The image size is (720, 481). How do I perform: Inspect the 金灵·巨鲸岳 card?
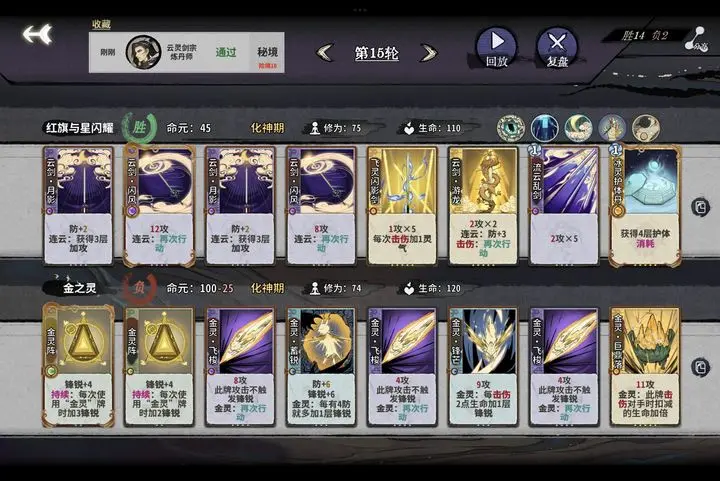tap(645, 365)
